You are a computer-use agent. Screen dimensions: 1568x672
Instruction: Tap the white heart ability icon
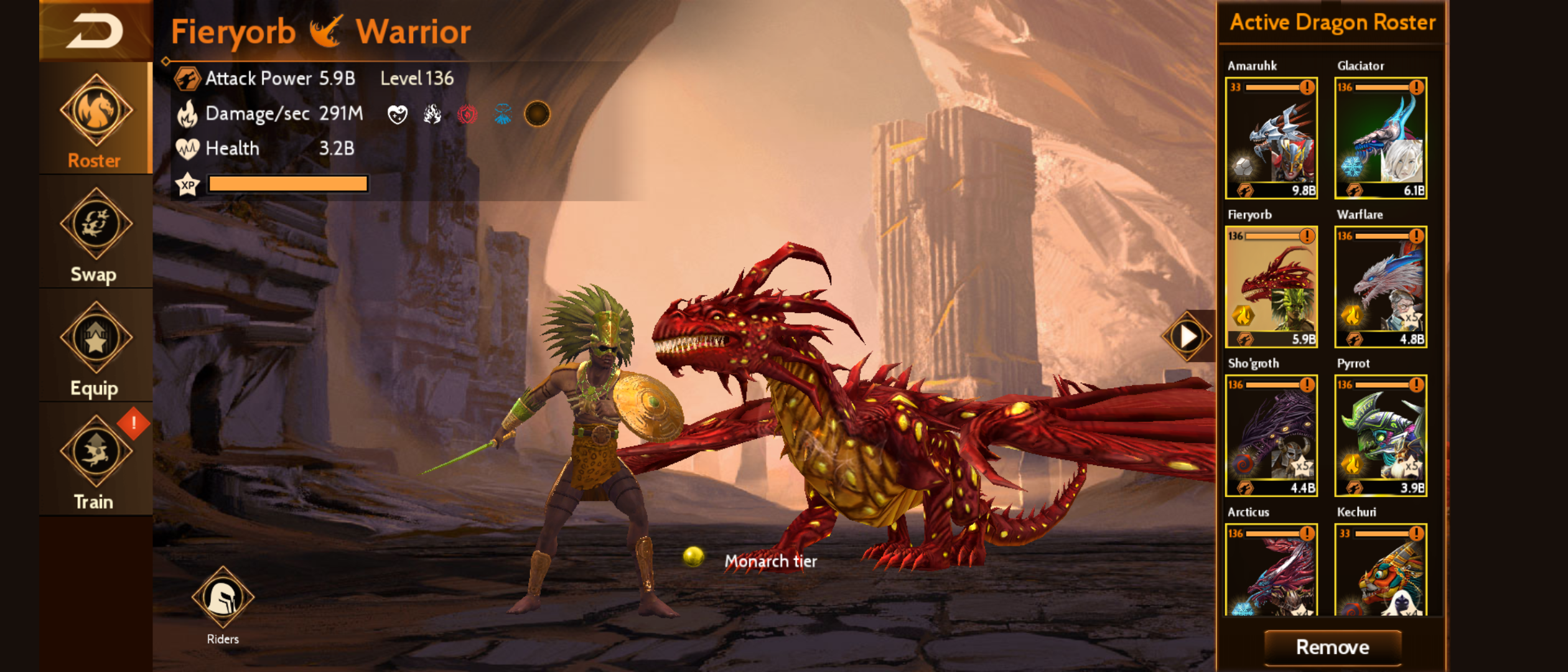[397, 114]
